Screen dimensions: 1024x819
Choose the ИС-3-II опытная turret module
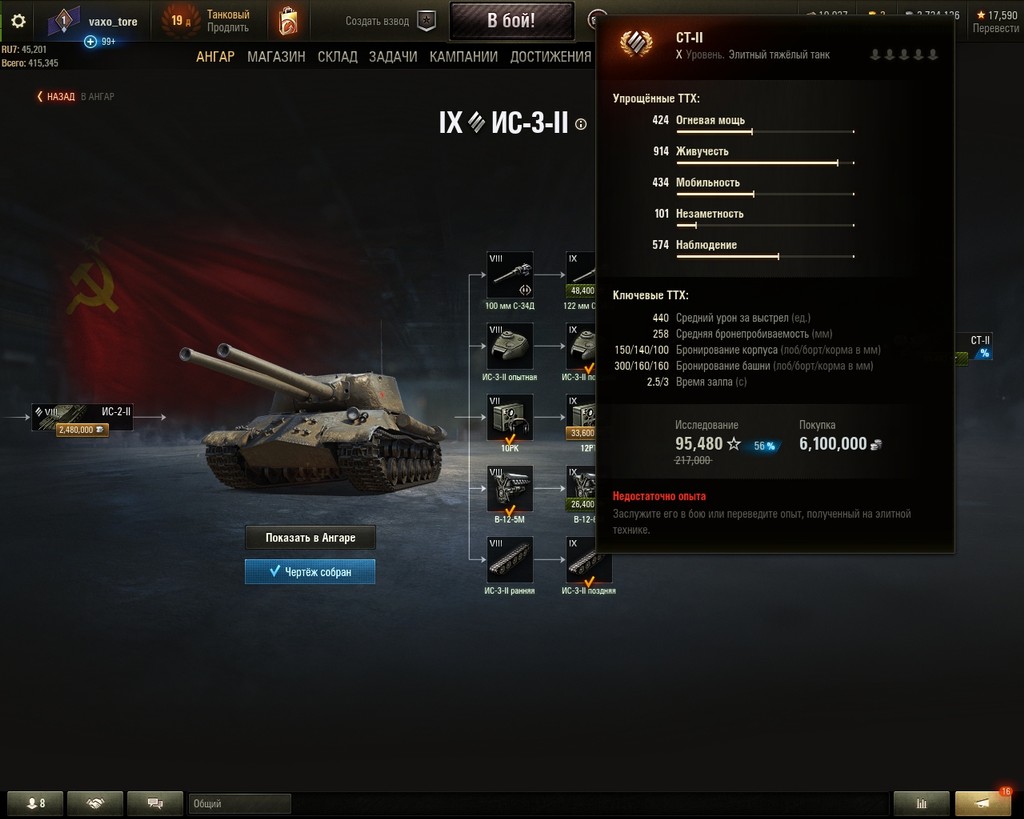point(510,347)
